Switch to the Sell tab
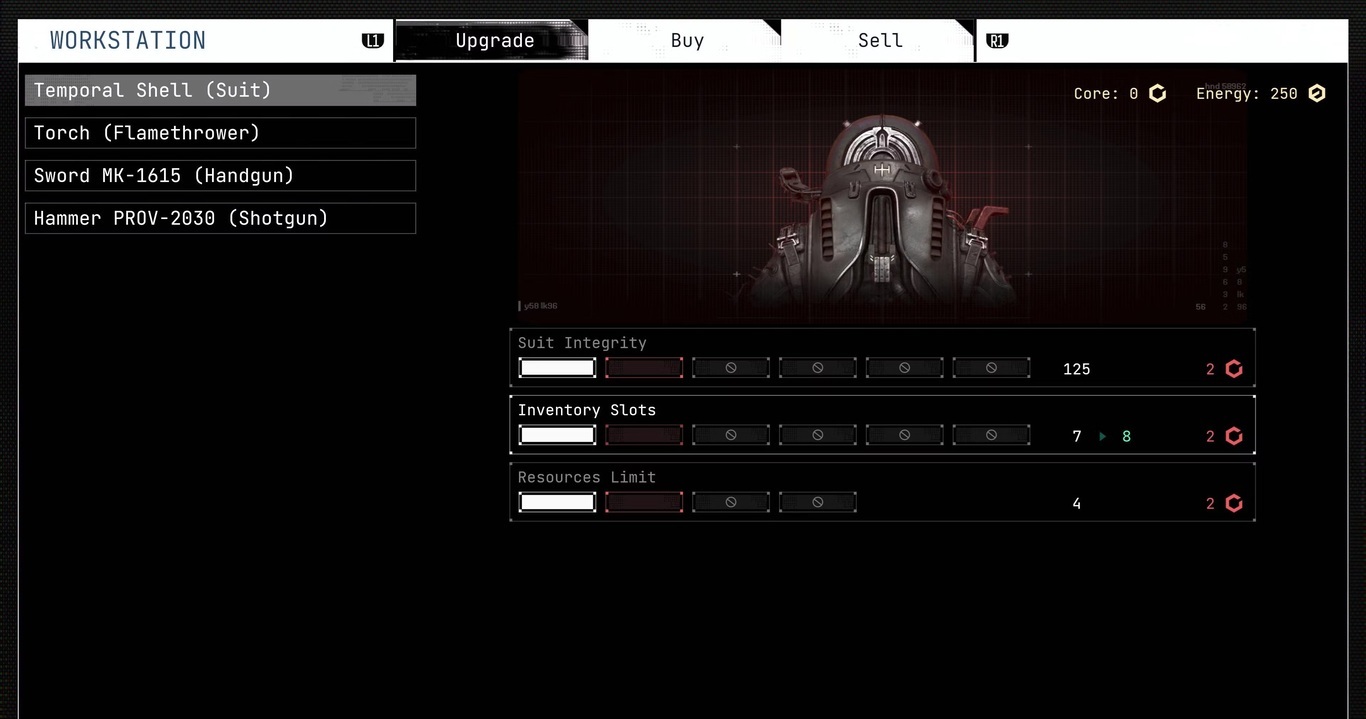 pos(880,41)
